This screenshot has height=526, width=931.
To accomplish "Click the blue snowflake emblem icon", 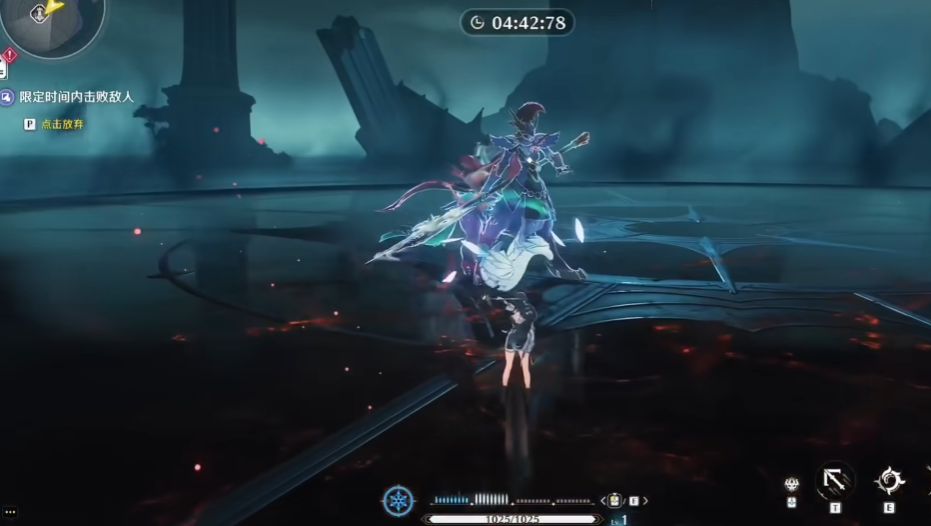I will pyautogui.click(x=398, y=500).
